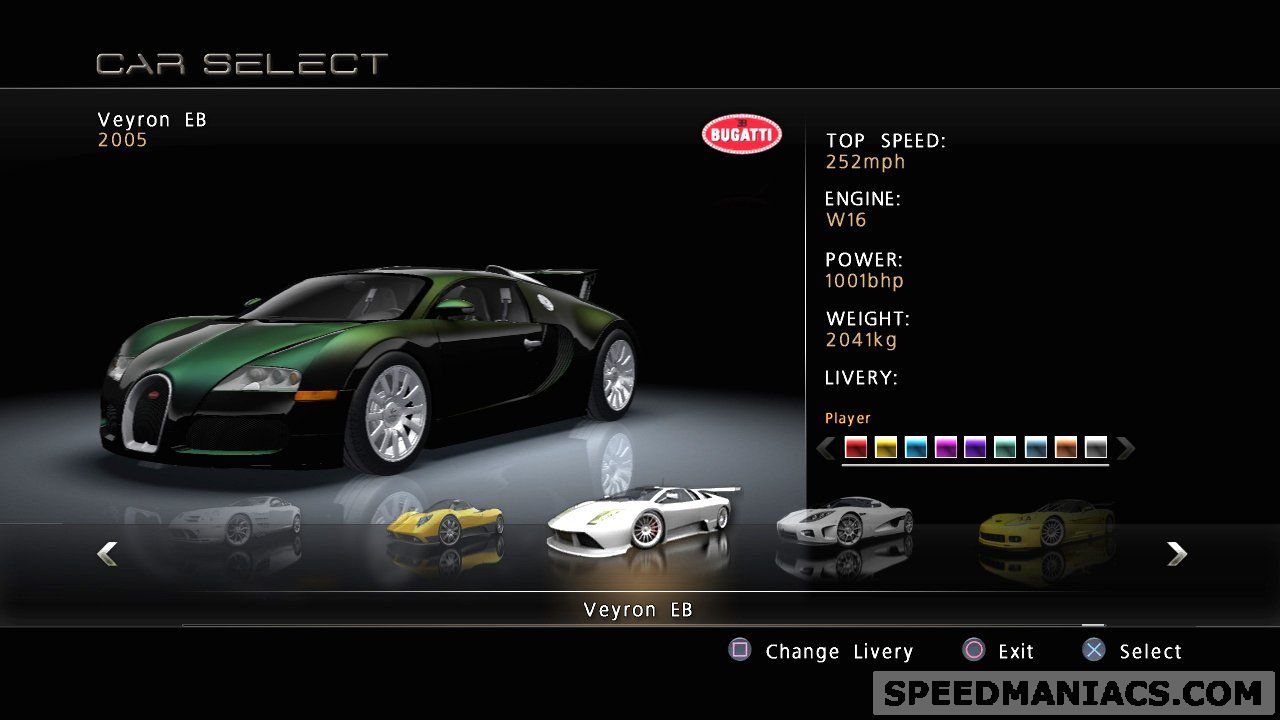Click the livery row's right arrow
The image size is (1280, 720).
[1126, 448]
